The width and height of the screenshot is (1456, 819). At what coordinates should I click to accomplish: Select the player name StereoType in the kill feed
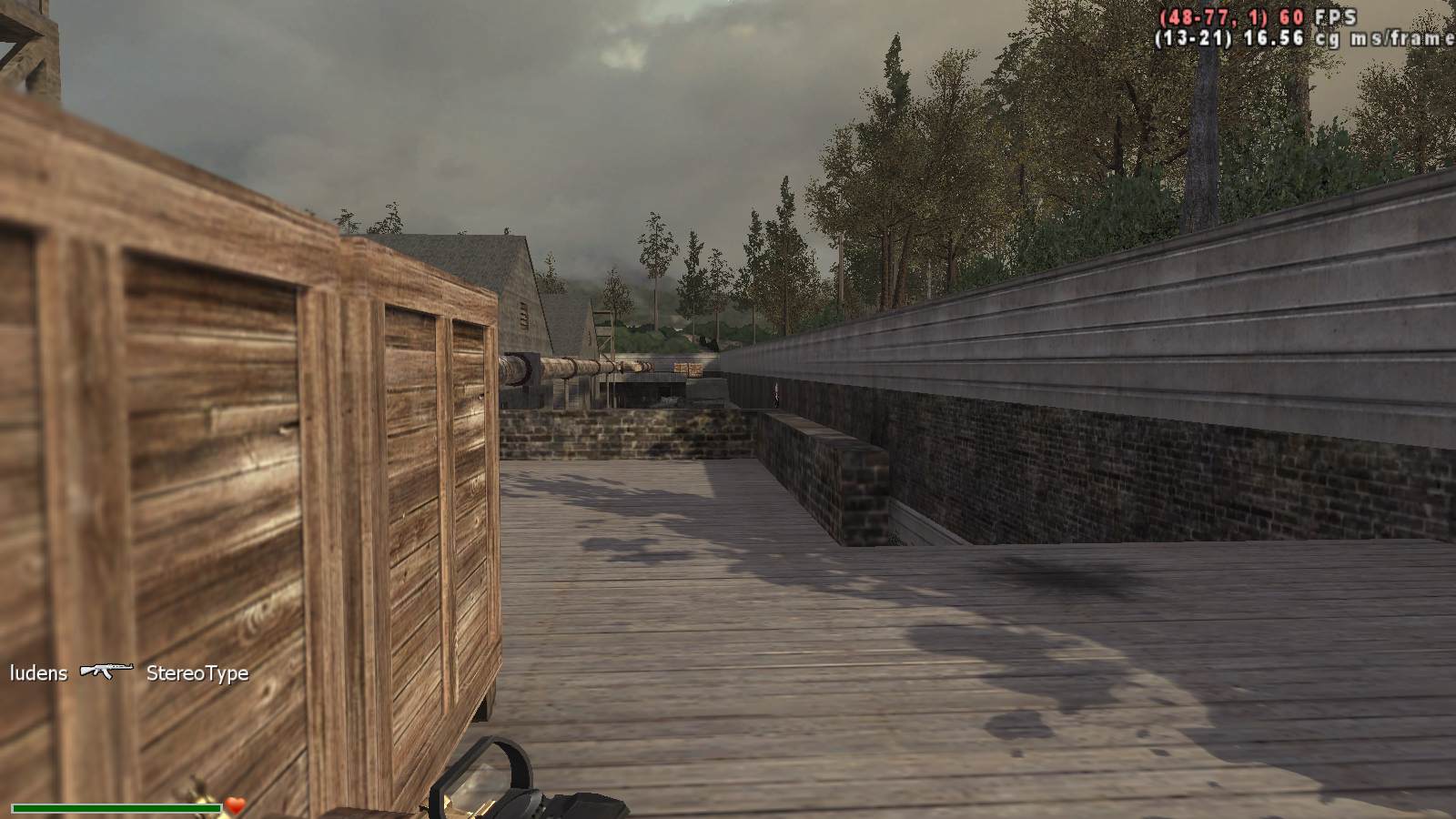click(x=197, y=673)
